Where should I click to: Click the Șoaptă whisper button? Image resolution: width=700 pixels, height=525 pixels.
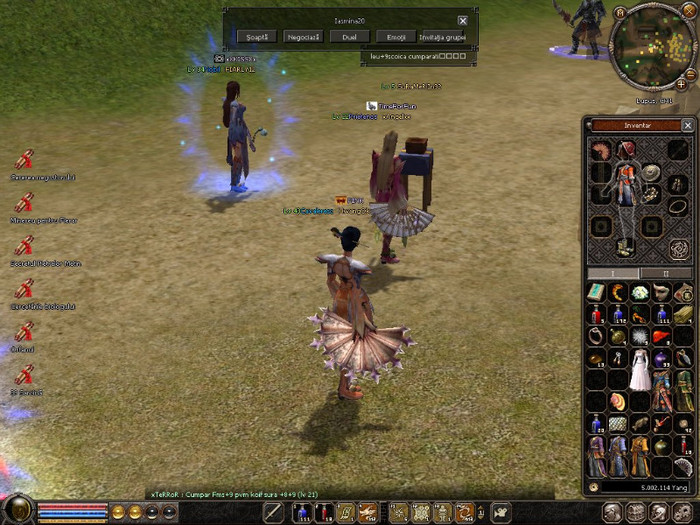(x=257, y=36)
